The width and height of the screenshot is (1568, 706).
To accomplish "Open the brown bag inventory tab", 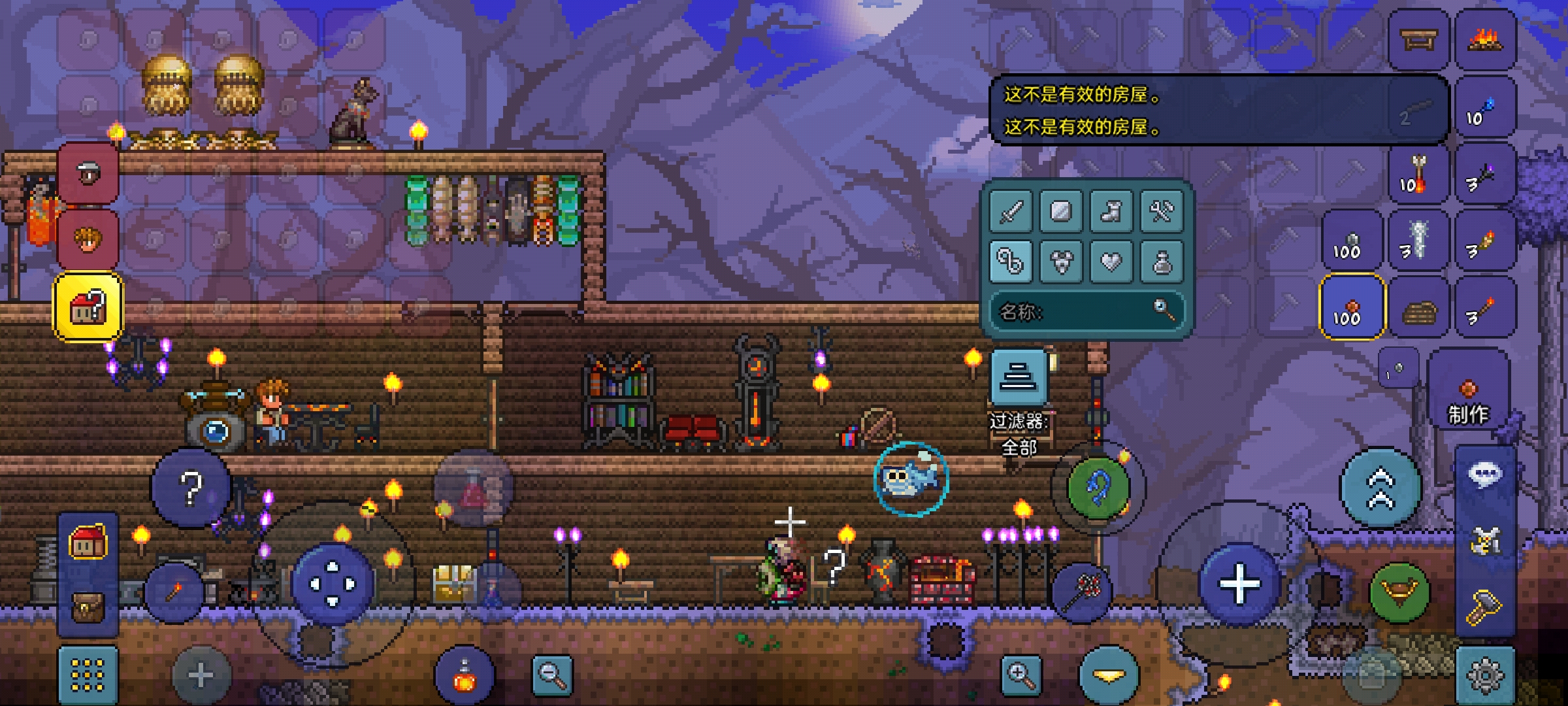I will point(88,608).
